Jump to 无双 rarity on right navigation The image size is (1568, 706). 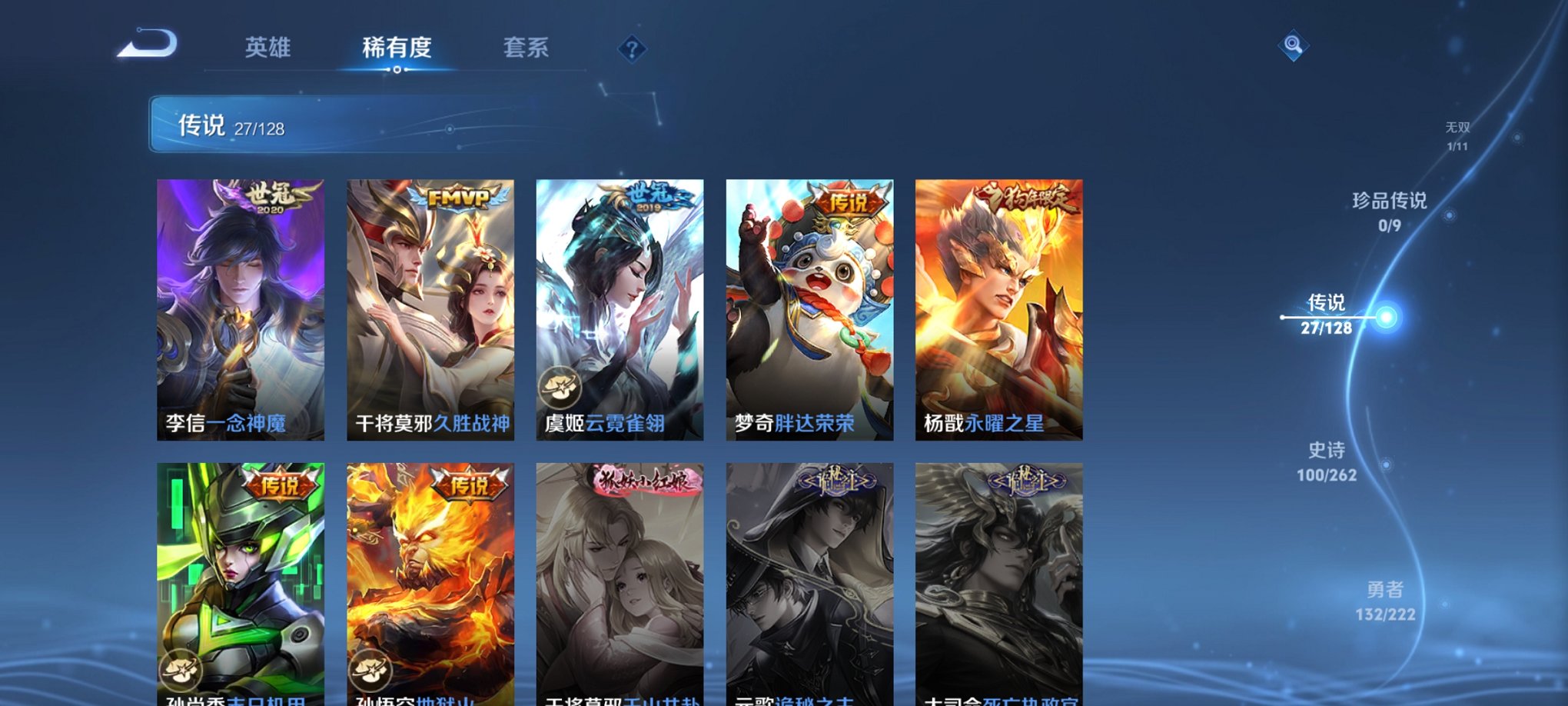point(1458,131)
